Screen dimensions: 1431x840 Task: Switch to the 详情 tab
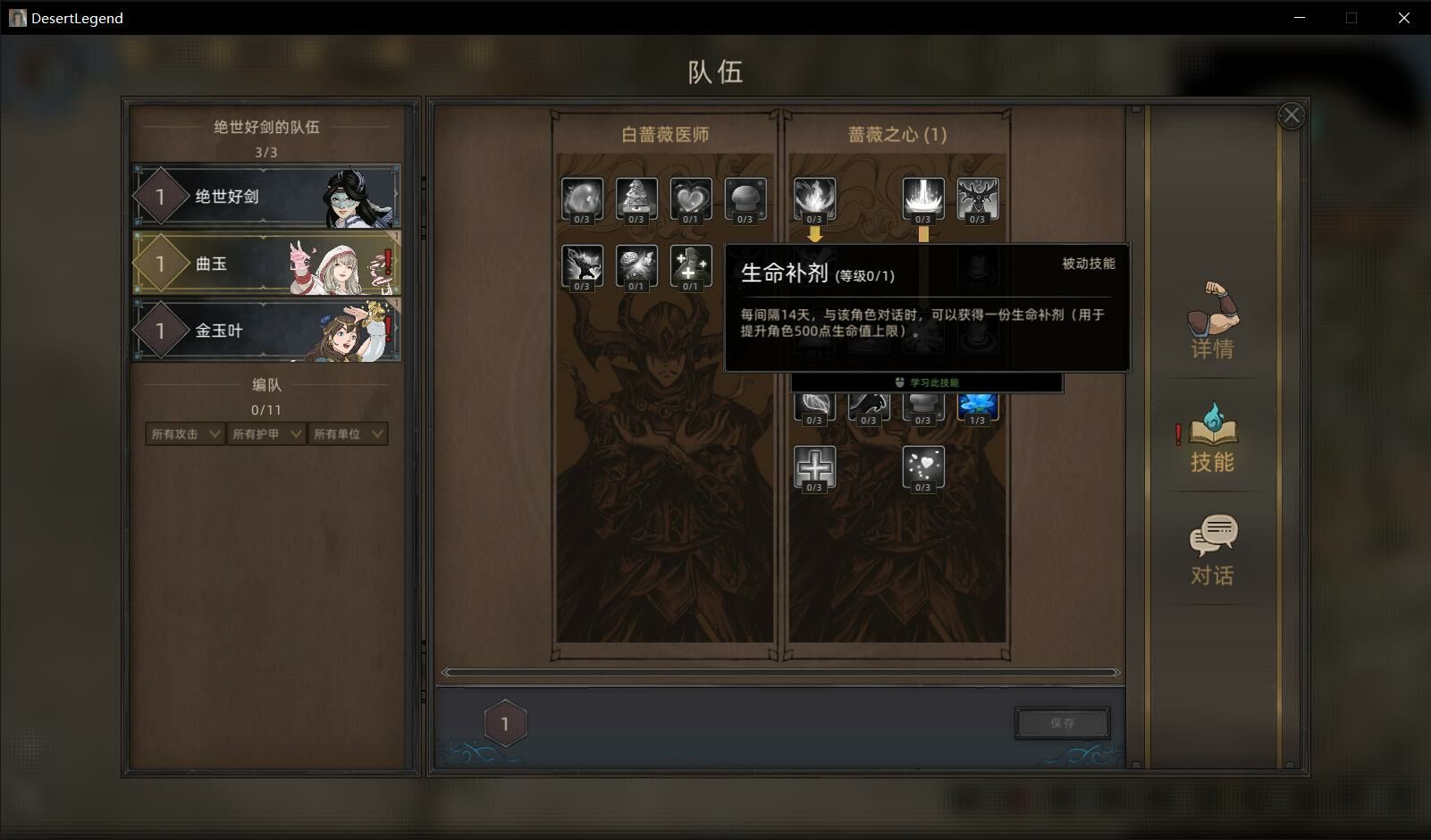(x=1212, y=322)
